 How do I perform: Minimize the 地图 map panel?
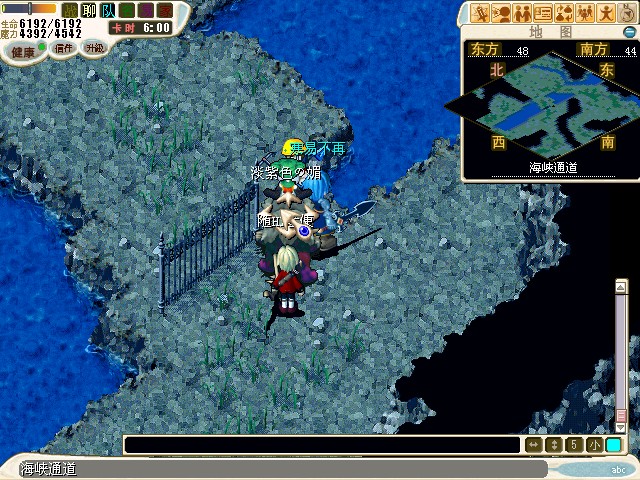(x=629, y=32)
